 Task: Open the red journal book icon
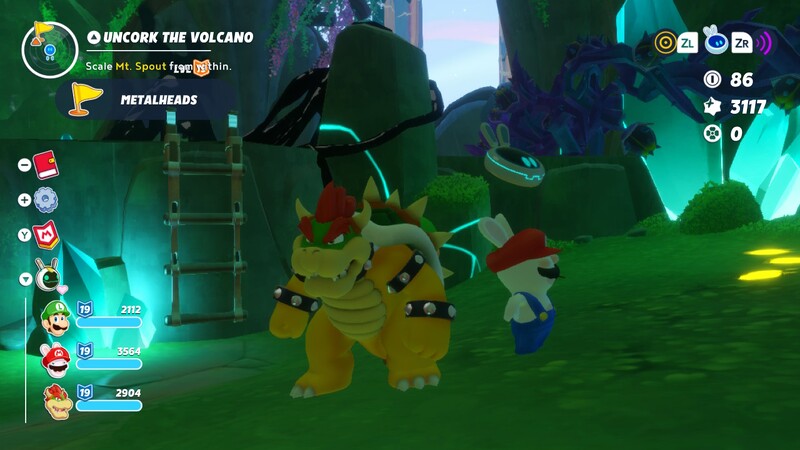45,164
